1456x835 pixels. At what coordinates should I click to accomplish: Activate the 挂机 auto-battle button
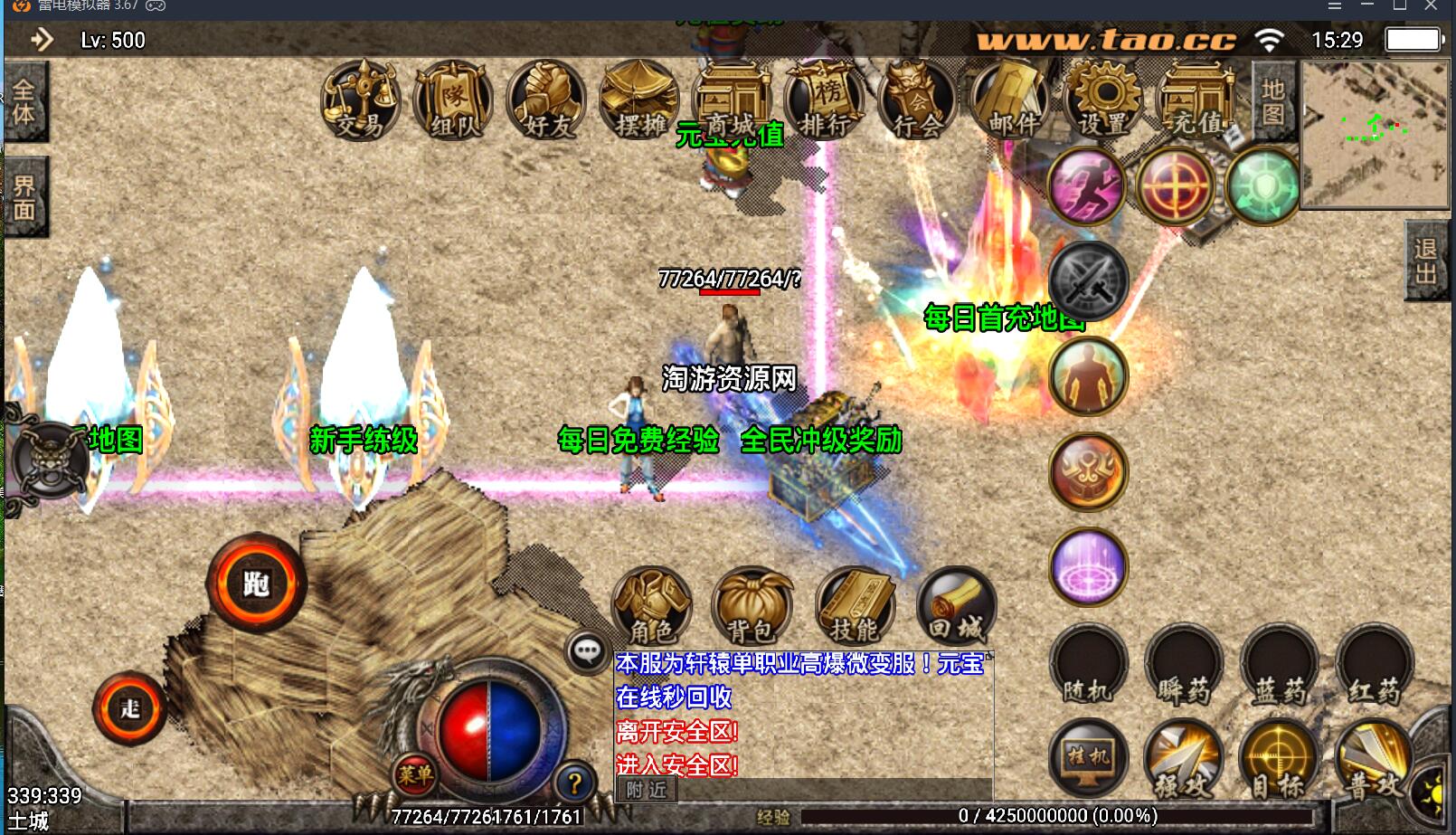[1088, 758]
